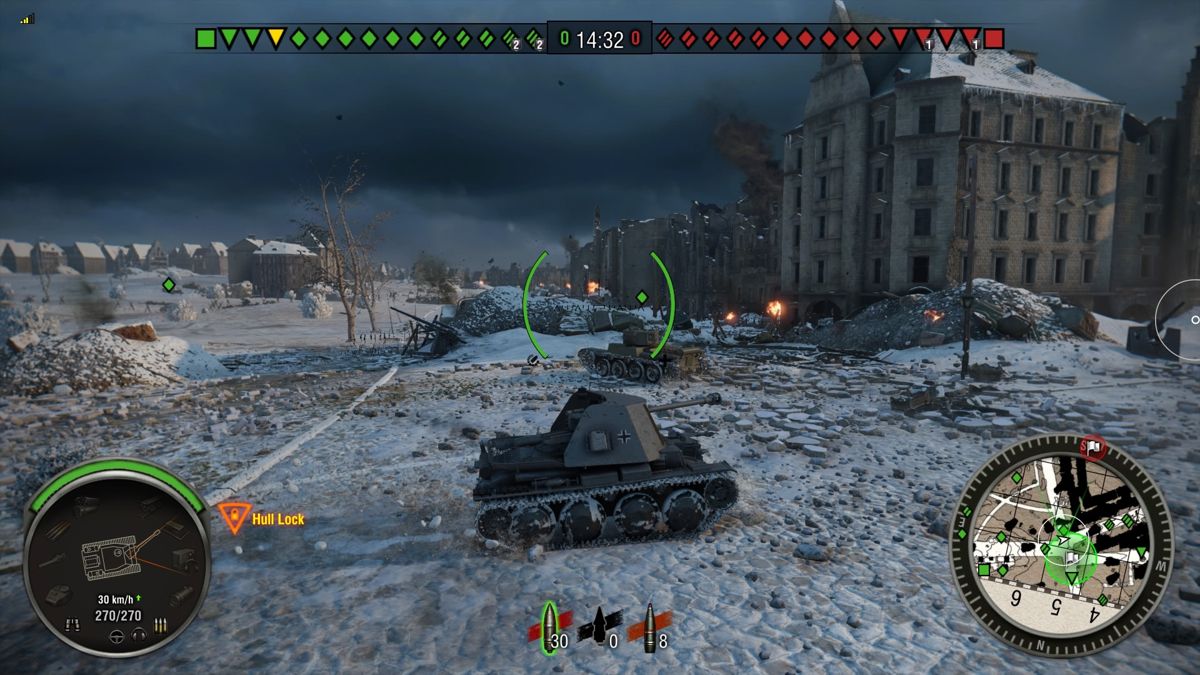
Task: Switch to the premium shell with 8 rounds
Action: 649,629
